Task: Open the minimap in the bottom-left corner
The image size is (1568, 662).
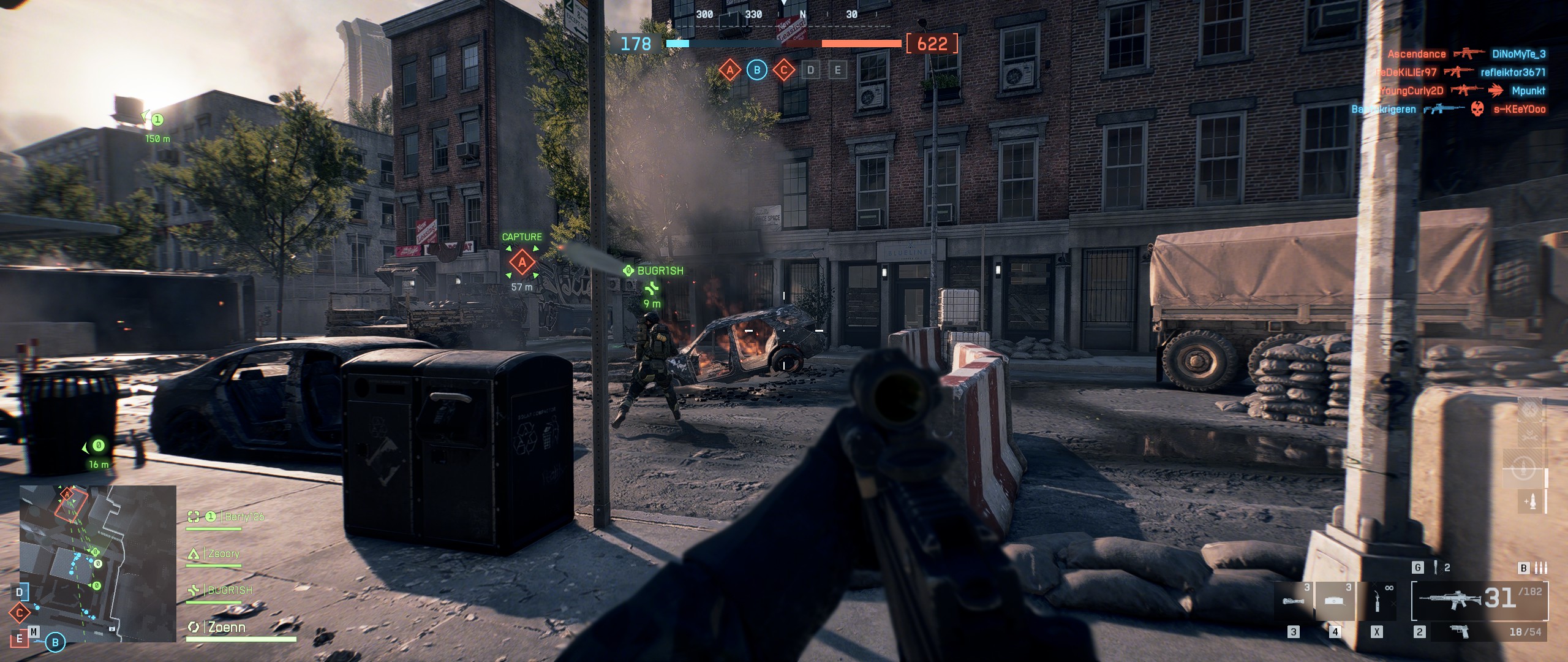Action: coord(98,563)
